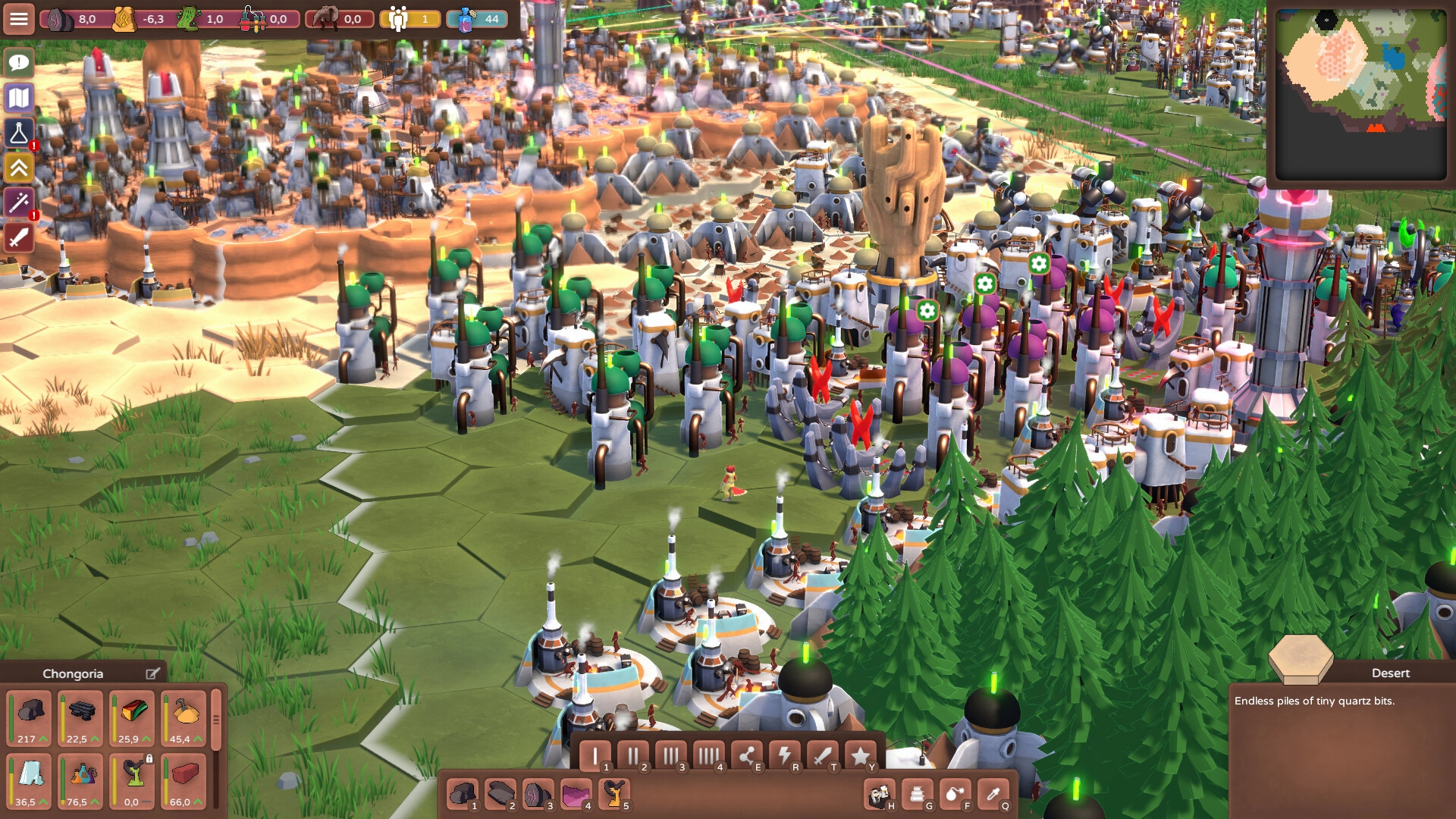The width and height of the screenshot is (1456, 819).
Task: Open the star build category
Action: 860,756
